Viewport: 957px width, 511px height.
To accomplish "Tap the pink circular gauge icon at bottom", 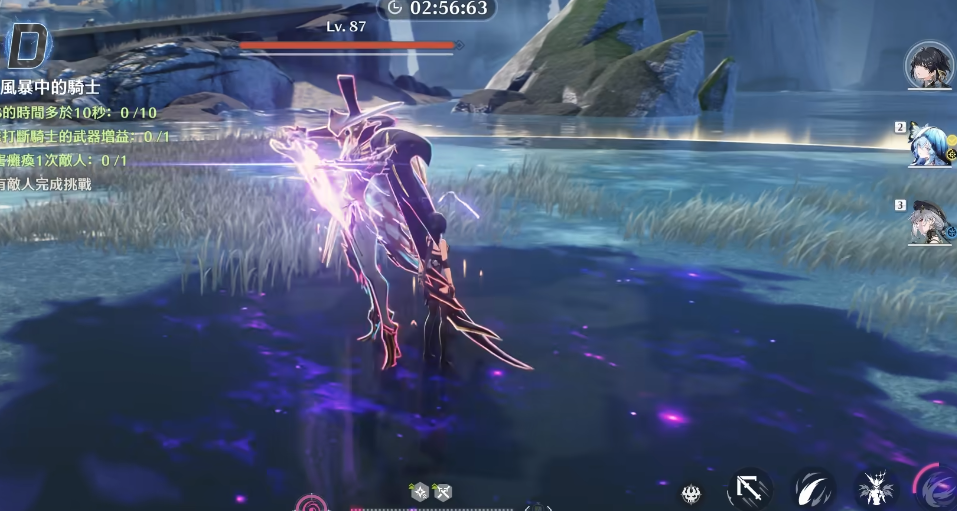I will [311, 503].
